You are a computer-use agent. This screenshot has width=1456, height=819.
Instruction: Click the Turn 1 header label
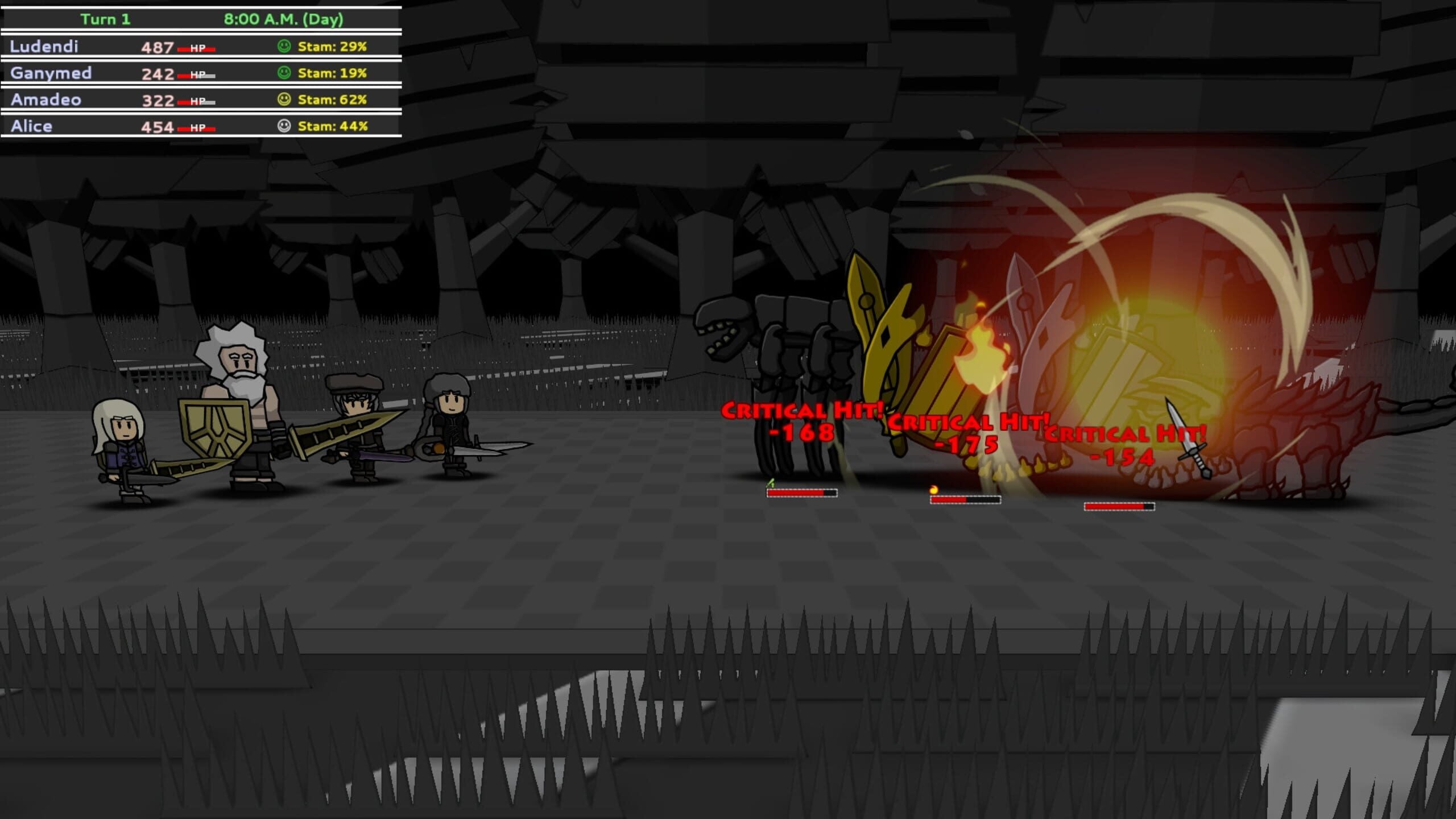click(x=105, y=19)
